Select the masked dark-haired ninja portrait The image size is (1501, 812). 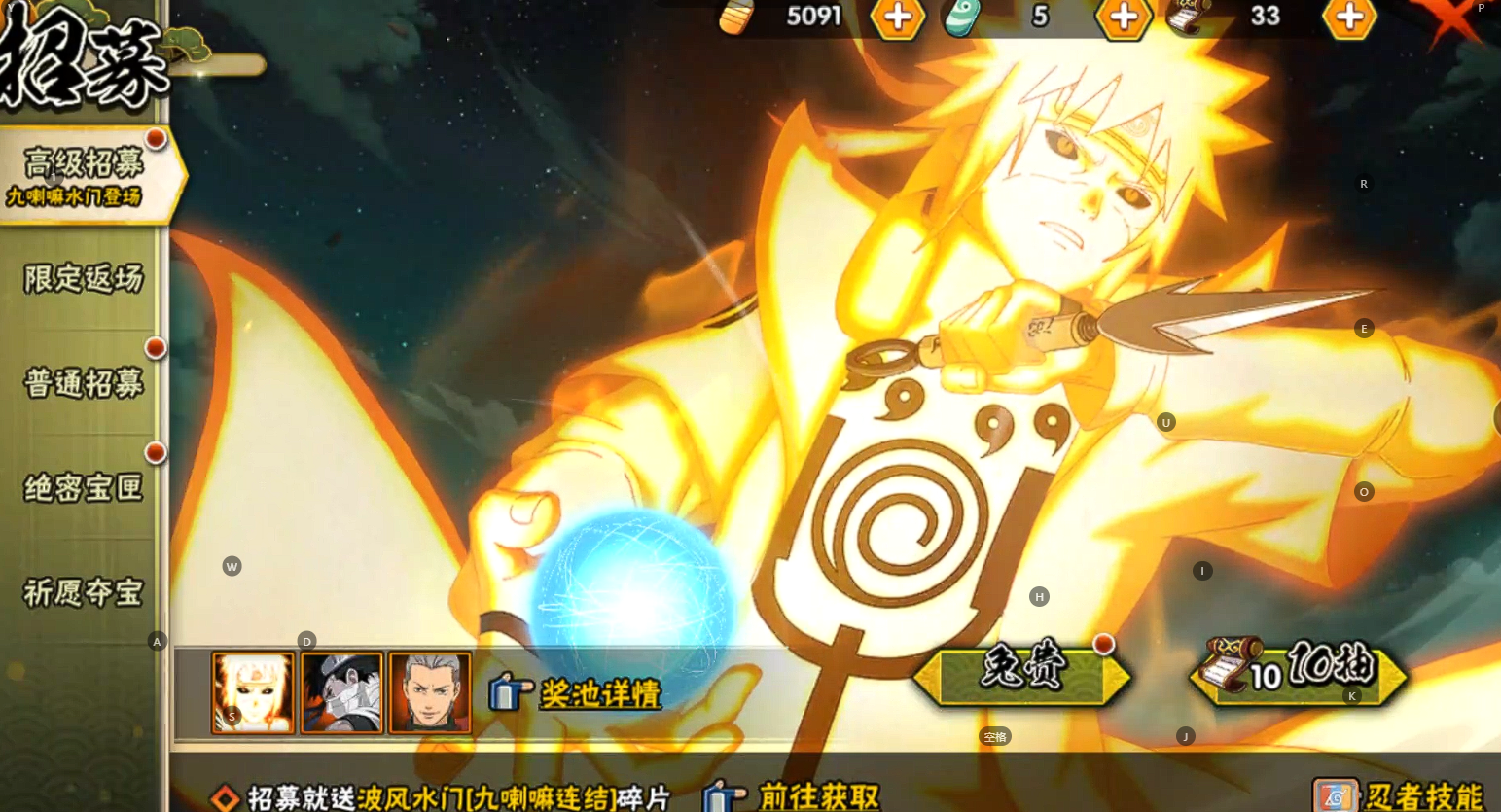pyautogui.click(x=341, y=692)
